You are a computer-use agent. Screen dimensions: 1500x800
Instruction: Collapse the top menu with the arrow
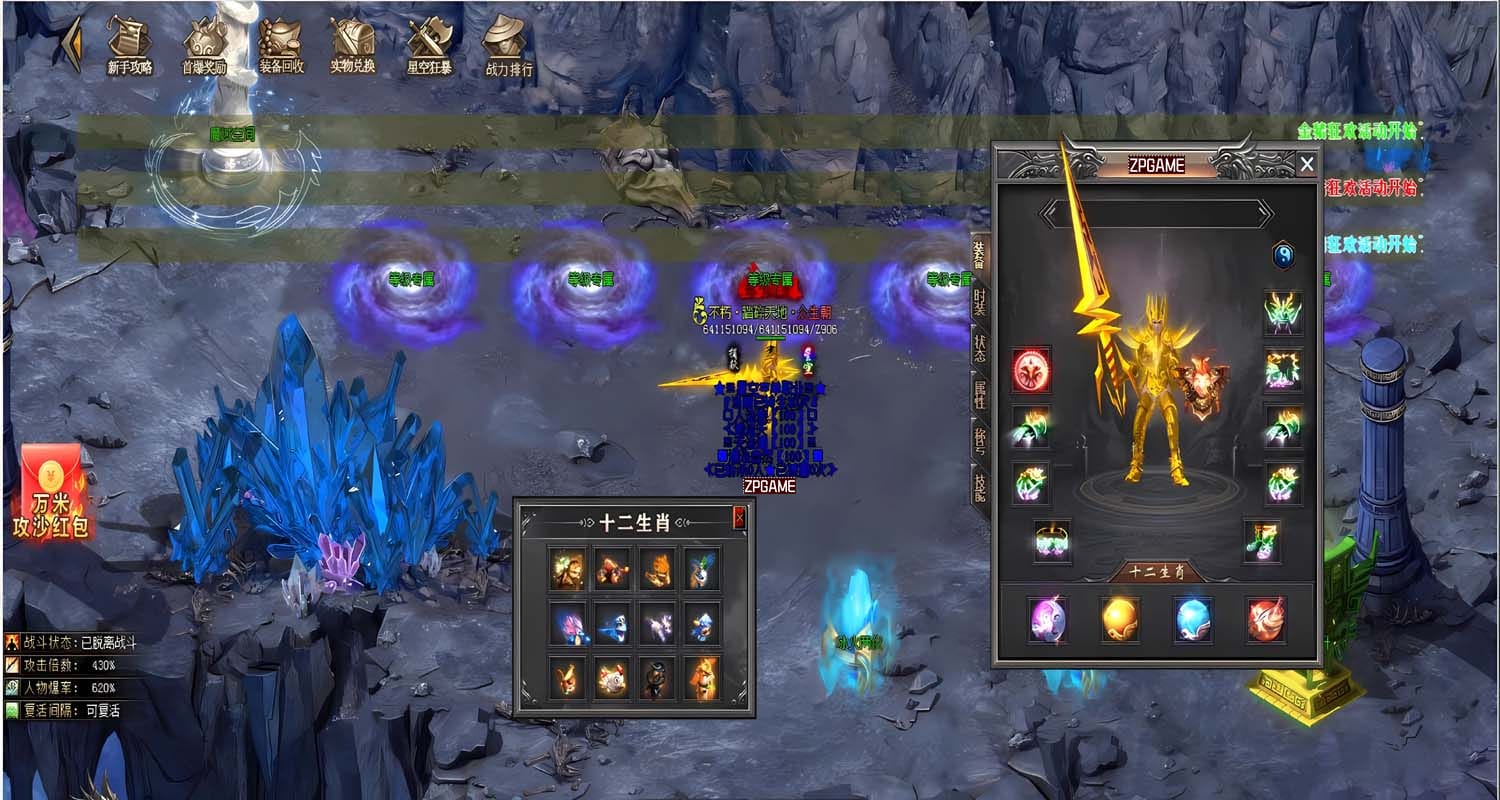(x=72, y=44)
